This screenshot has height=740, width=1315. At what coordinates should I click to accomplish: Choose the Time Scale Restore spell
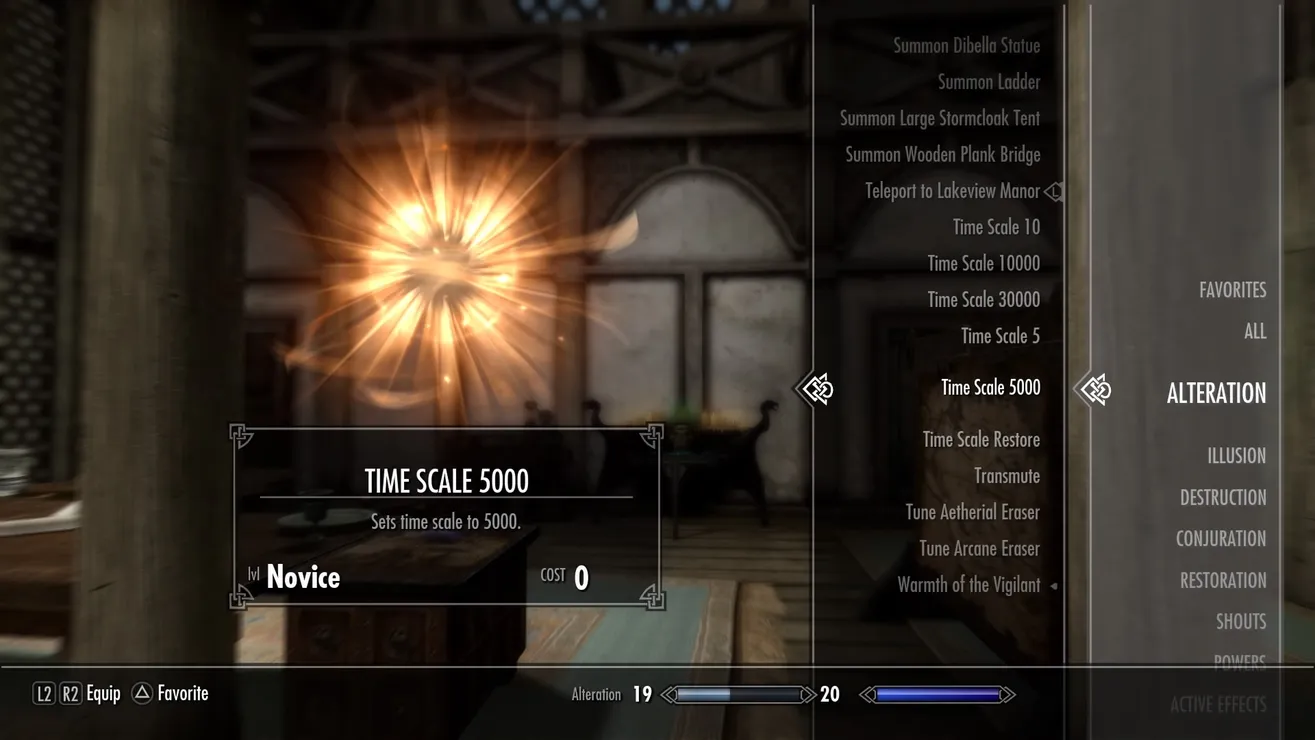click(x=981, y=440)
